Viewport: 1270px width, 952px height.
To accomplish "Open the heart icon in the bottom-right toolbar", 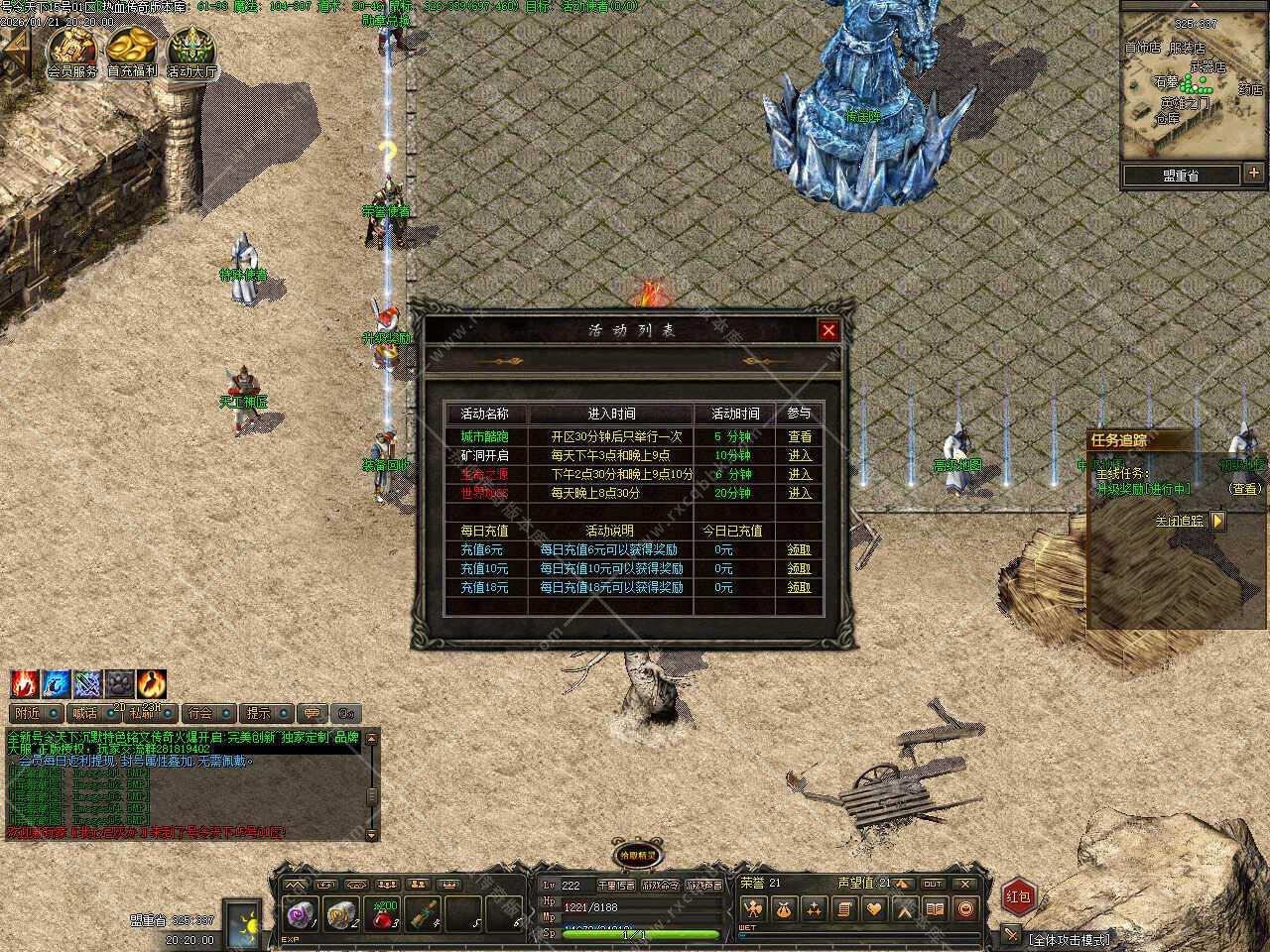I will (874, 908).
